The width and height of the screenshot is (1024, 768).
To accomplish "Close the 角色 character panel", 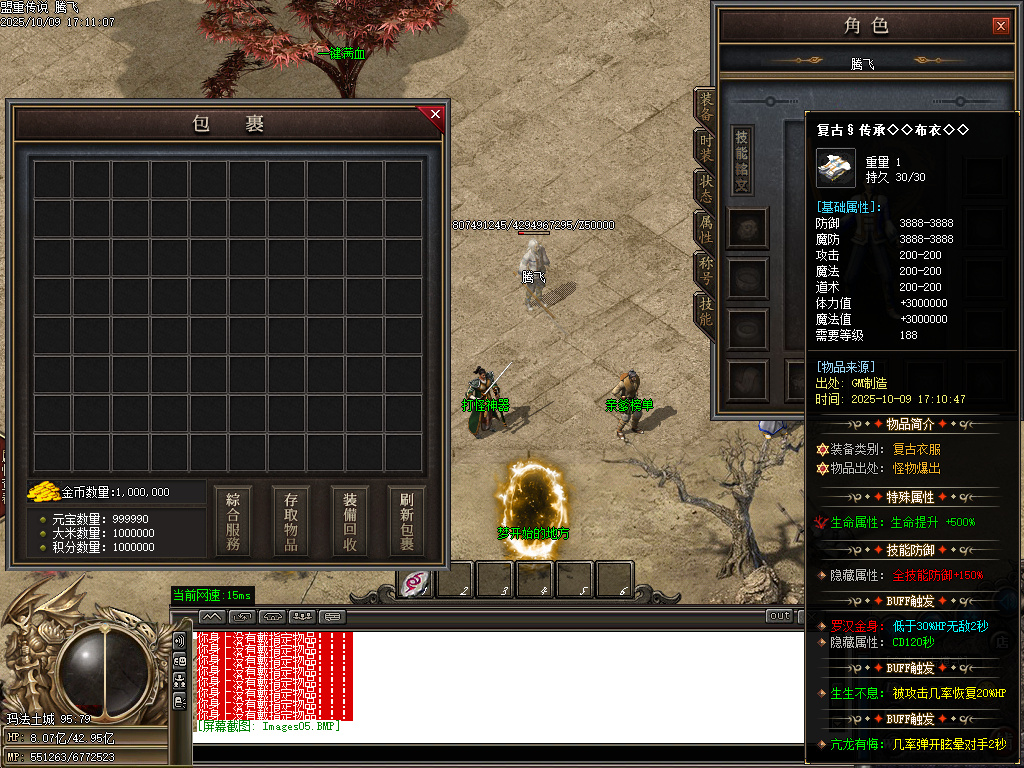I will click(x=1000, y=26).
